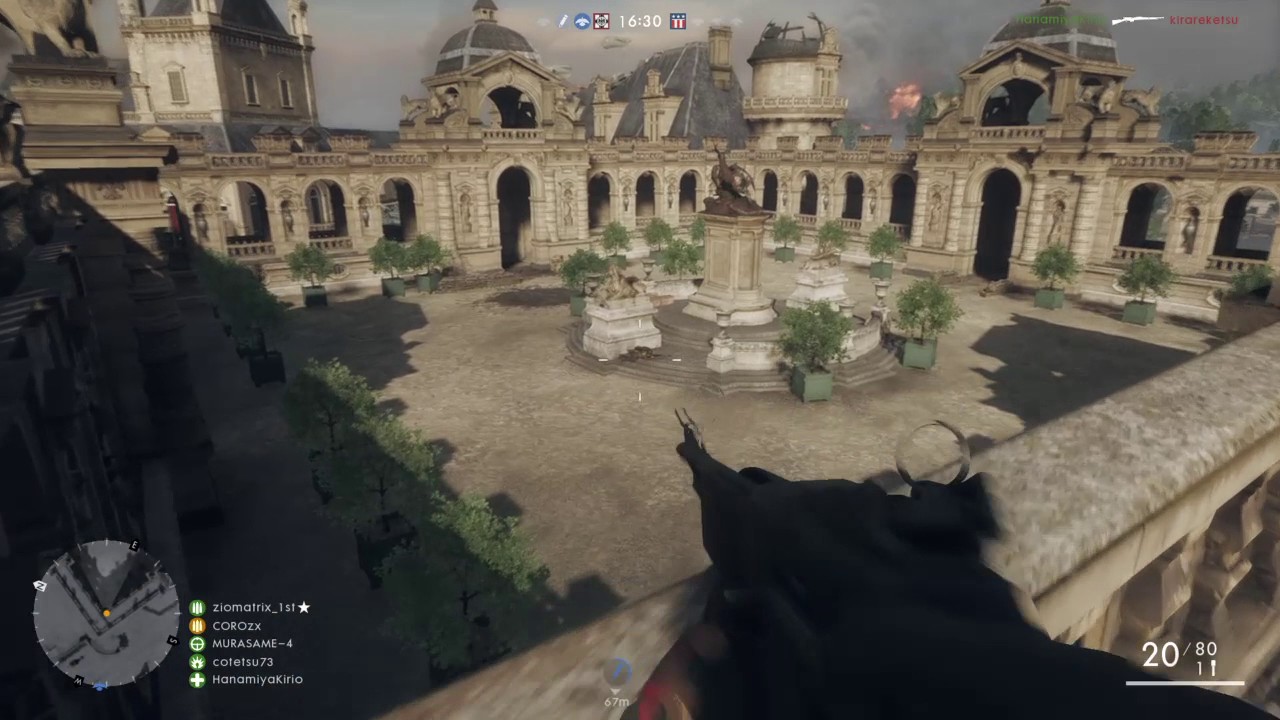Expand the squad member list
The width and height of the screenshot is (1280, 720).
pos(250,643)
